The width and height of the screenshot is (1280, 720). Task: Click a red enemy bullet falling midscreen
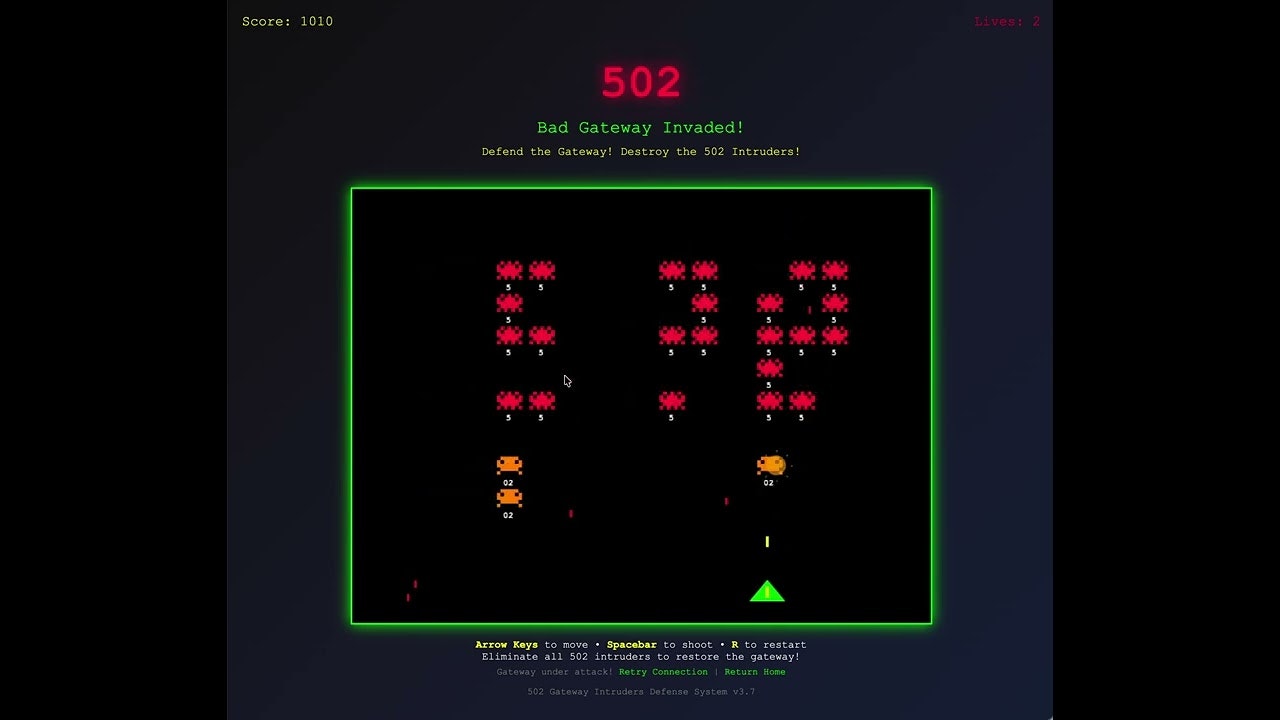click(x=571, y=511)
